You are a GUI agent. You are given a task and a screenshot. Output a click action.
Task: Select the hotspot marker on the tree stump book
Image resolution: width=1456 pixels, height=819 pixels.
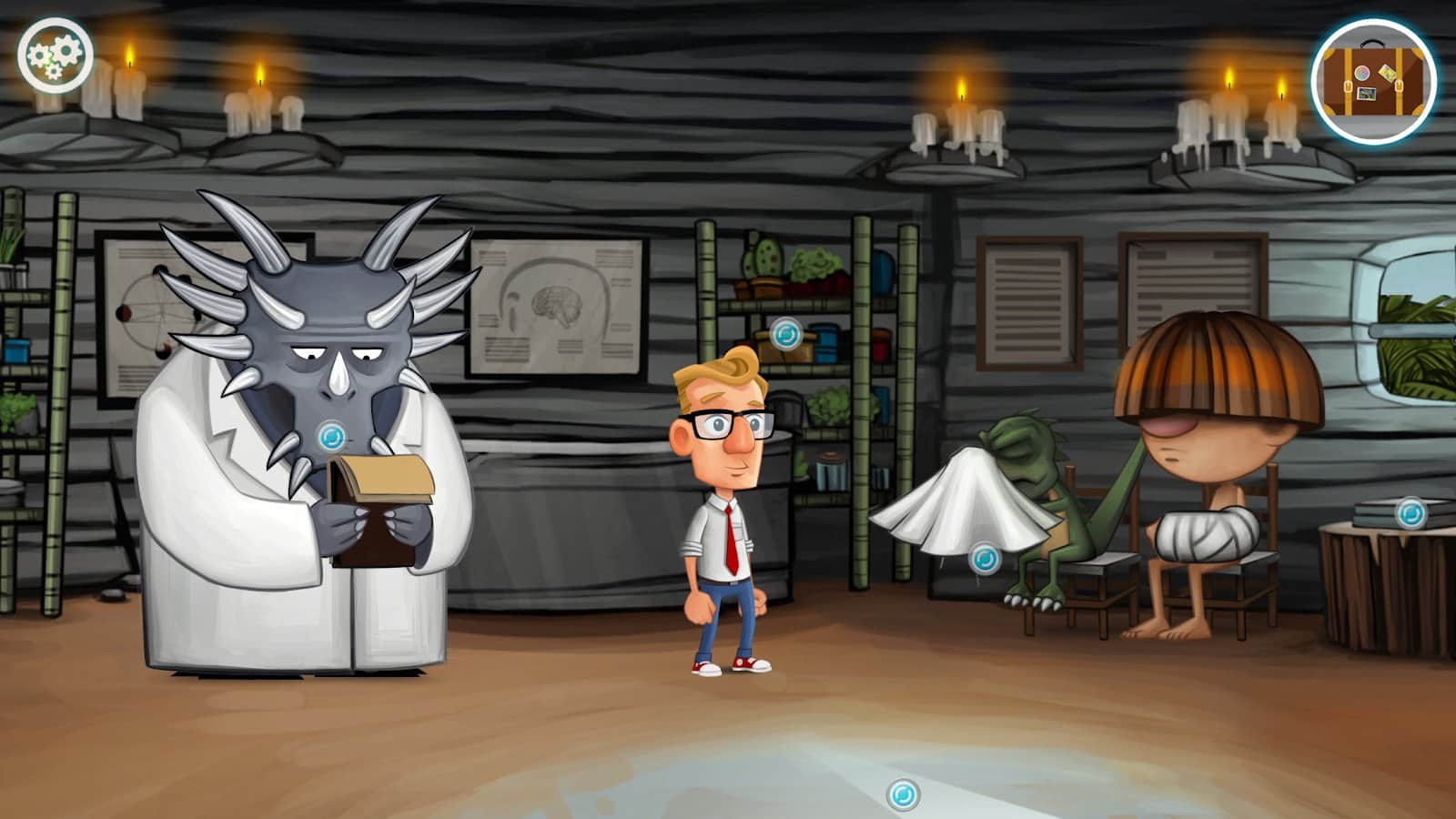tap(1410, 513)
